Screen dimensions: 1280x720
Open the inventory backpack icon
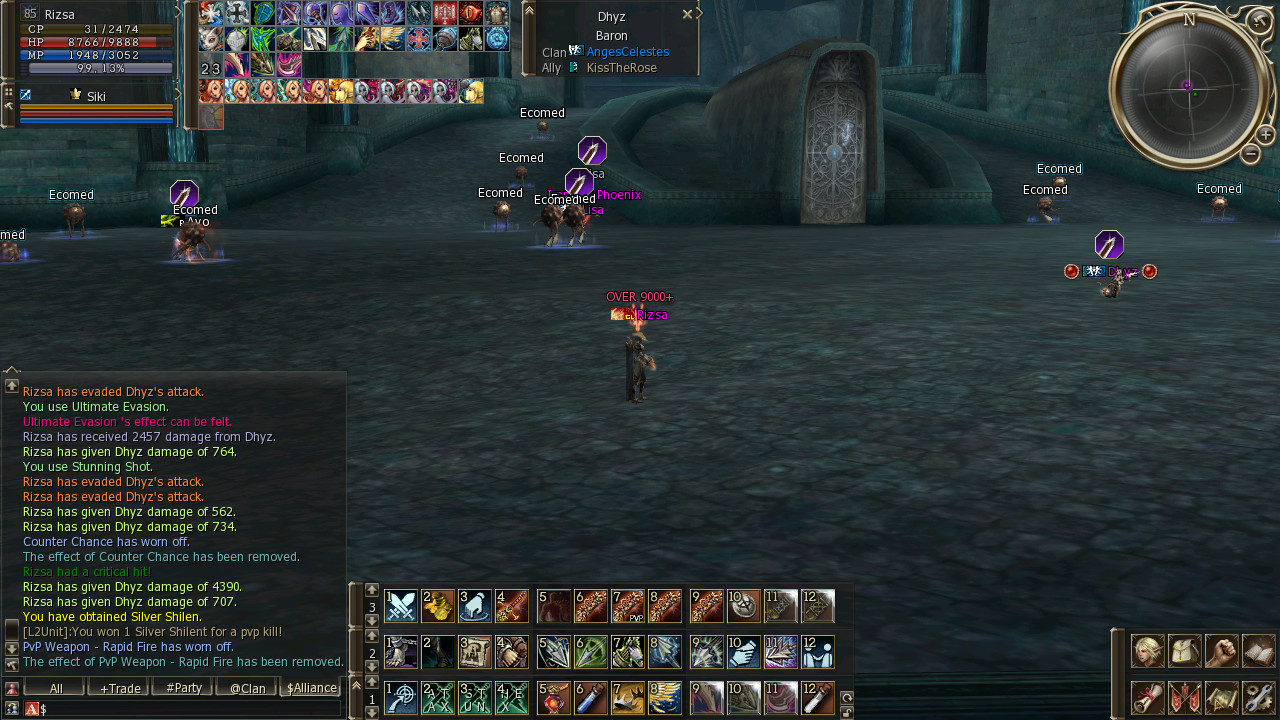tap(1184, 651)
